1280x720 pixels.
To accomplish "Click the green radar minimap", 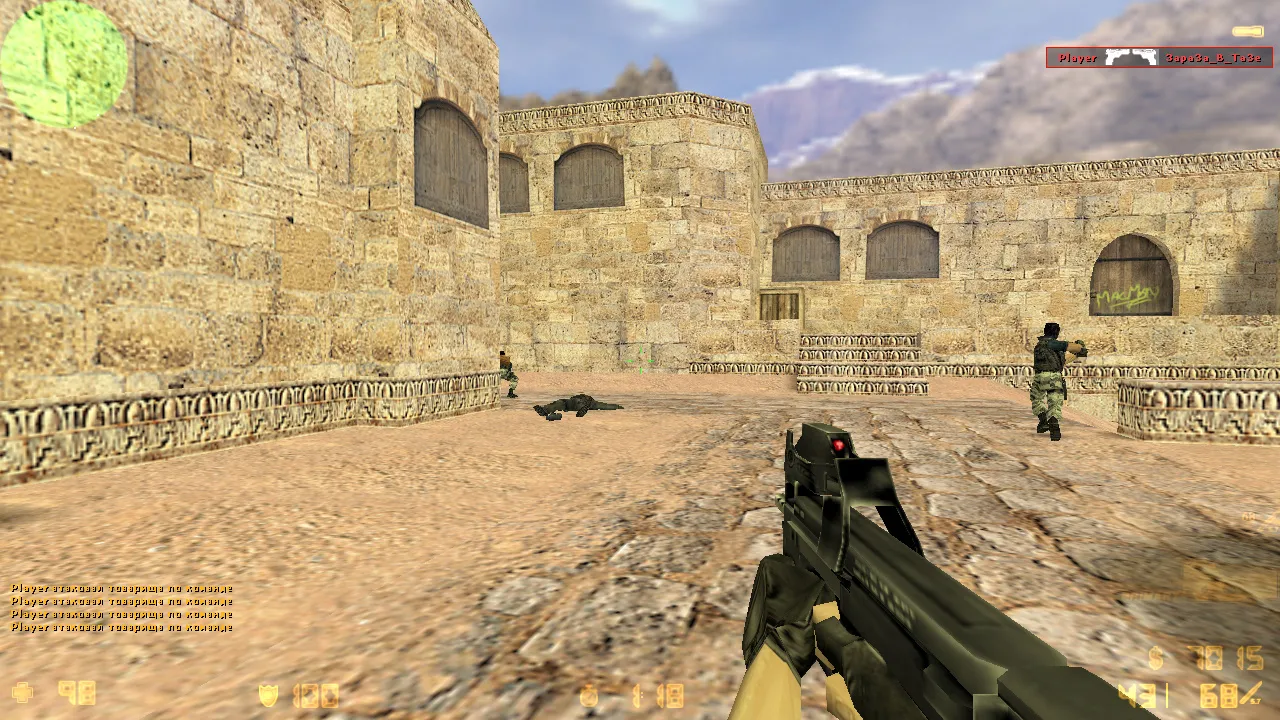I will [x=64, y=63].
